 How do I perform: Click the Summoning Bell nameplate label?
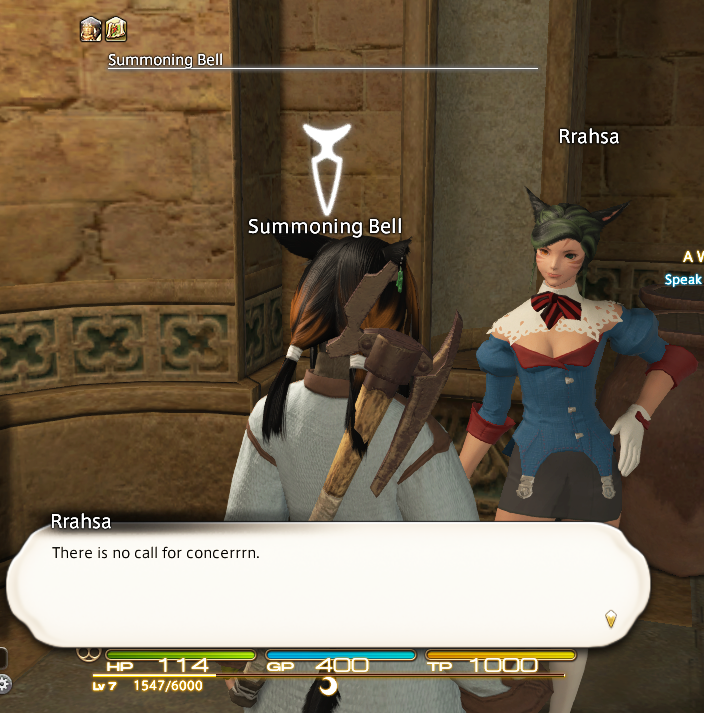tap(318, 227)
